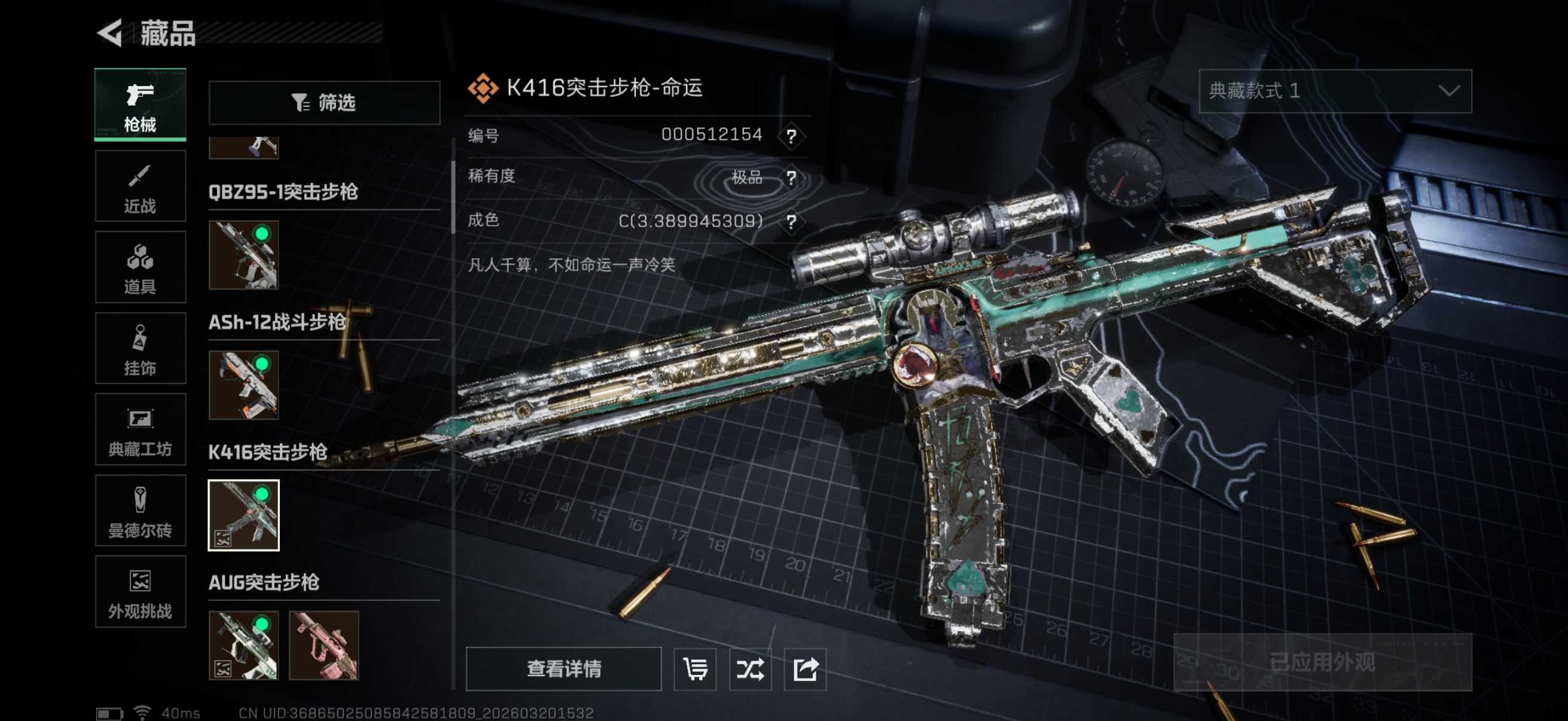This screenshot has width=1568, height=721.
Task: Open the 筛选 filter button
Action: click(x=324, y=103)
